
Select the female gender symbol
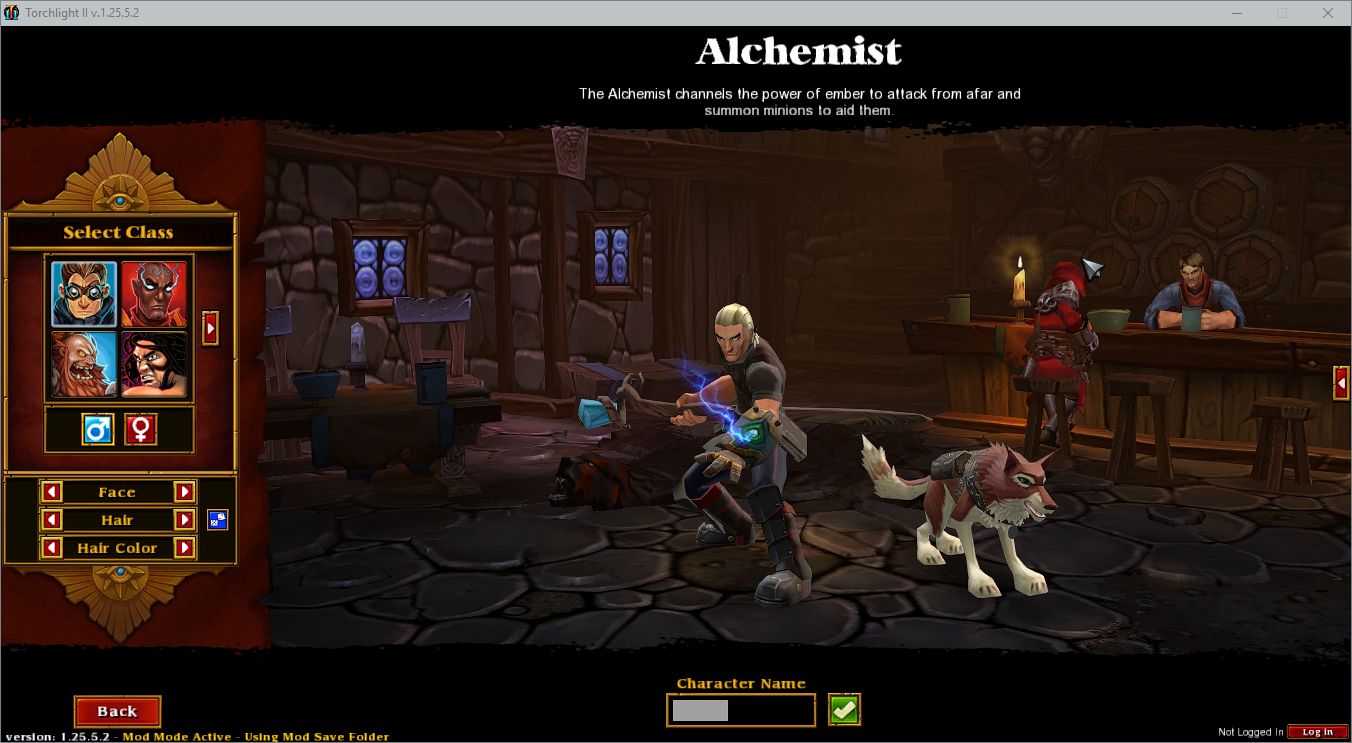pos(140,429)
